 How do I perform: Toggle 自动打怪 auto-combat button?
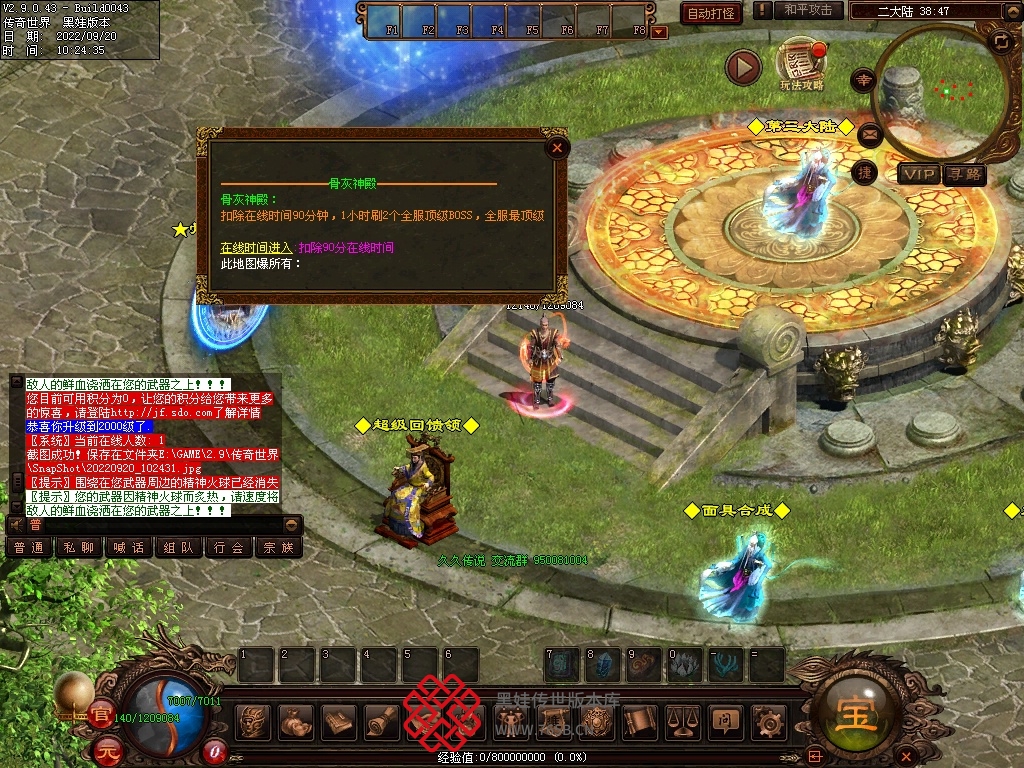pos(711,13)
